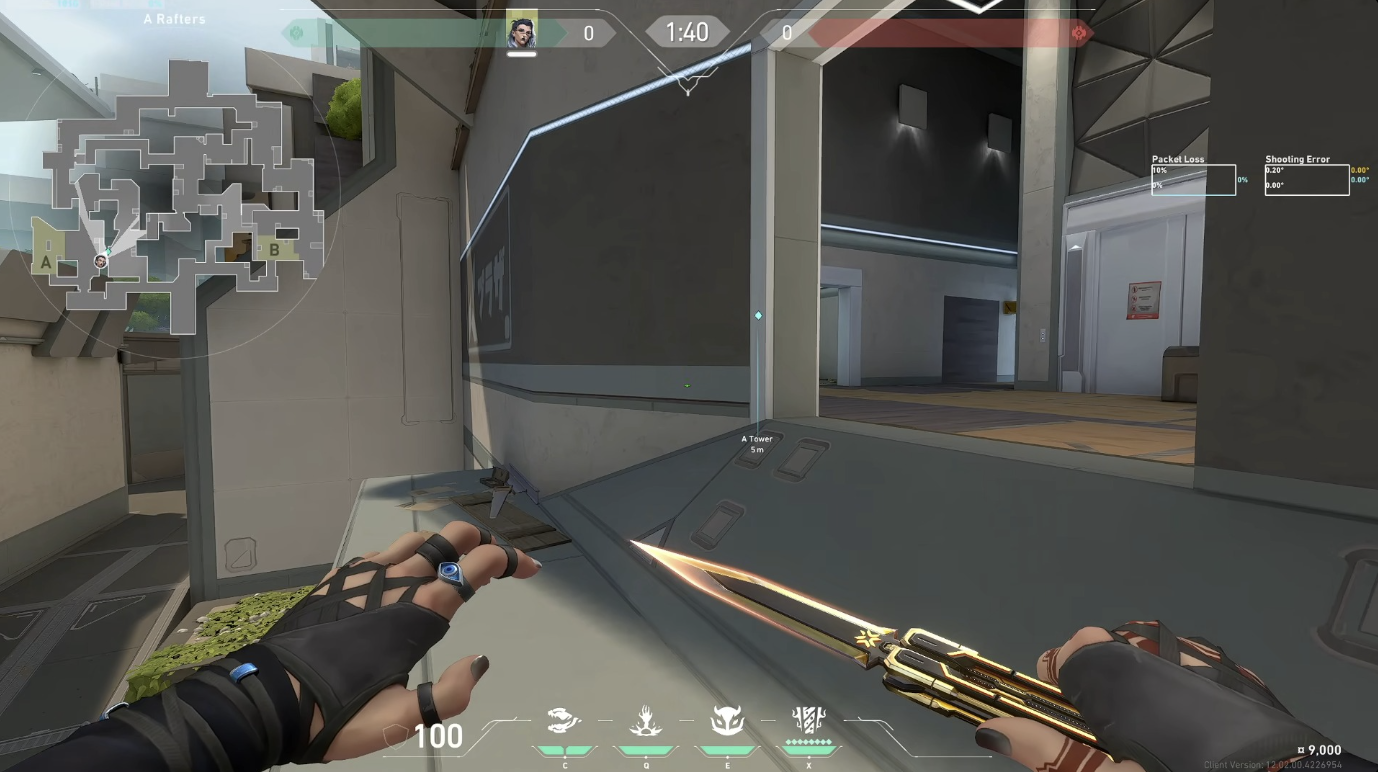Click the A Tower ping marker
This screenshot has height=772, width=1378.
coord(758,316)
